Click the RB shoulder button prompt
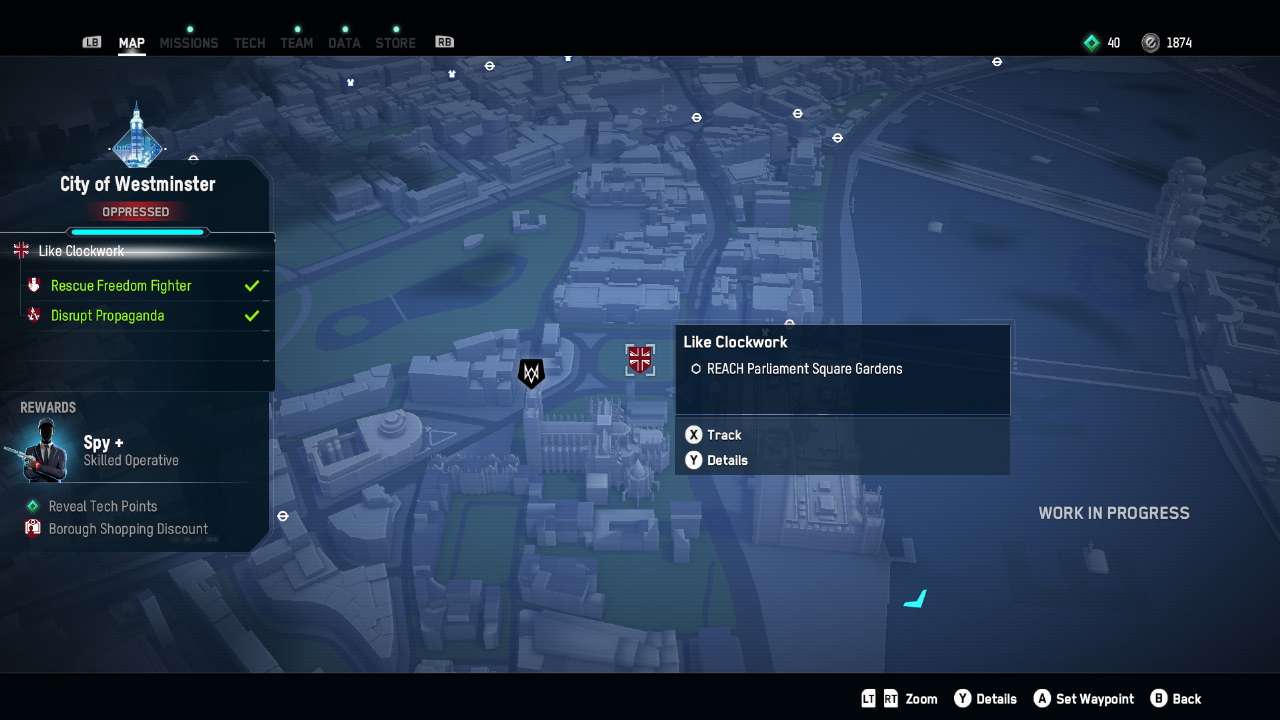This screenshot has height=720, width=1280. (x=444, y=42)
